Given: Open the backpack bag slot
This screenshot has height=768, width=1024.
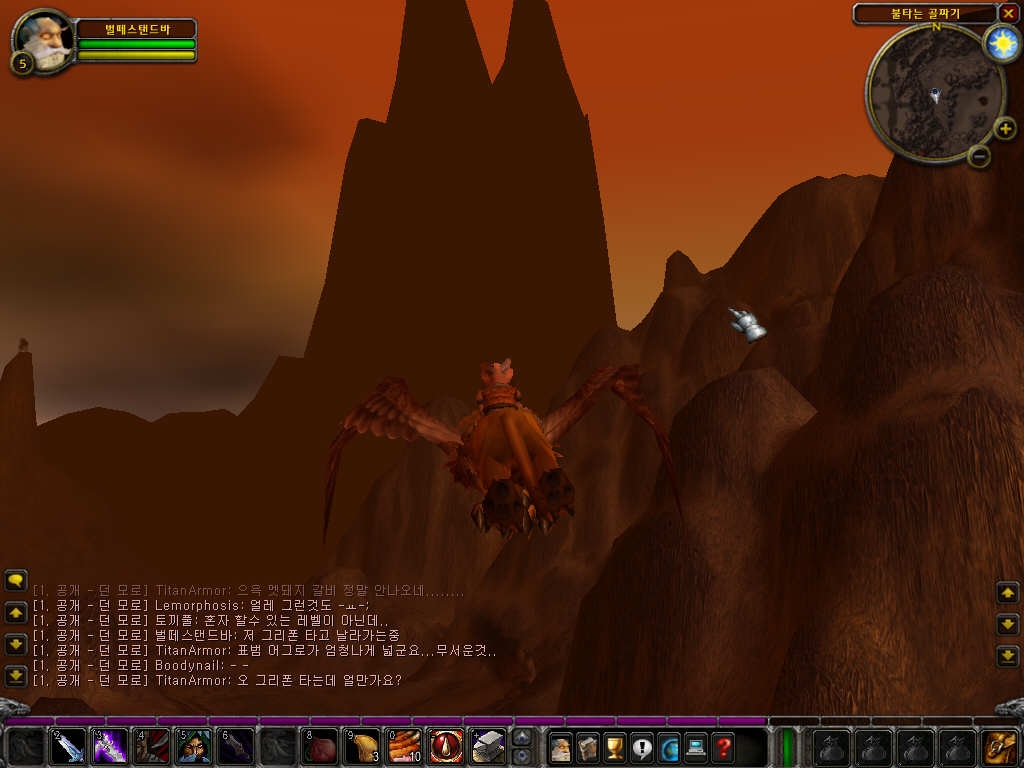Looking at the screenshot, I should 1000,747.
